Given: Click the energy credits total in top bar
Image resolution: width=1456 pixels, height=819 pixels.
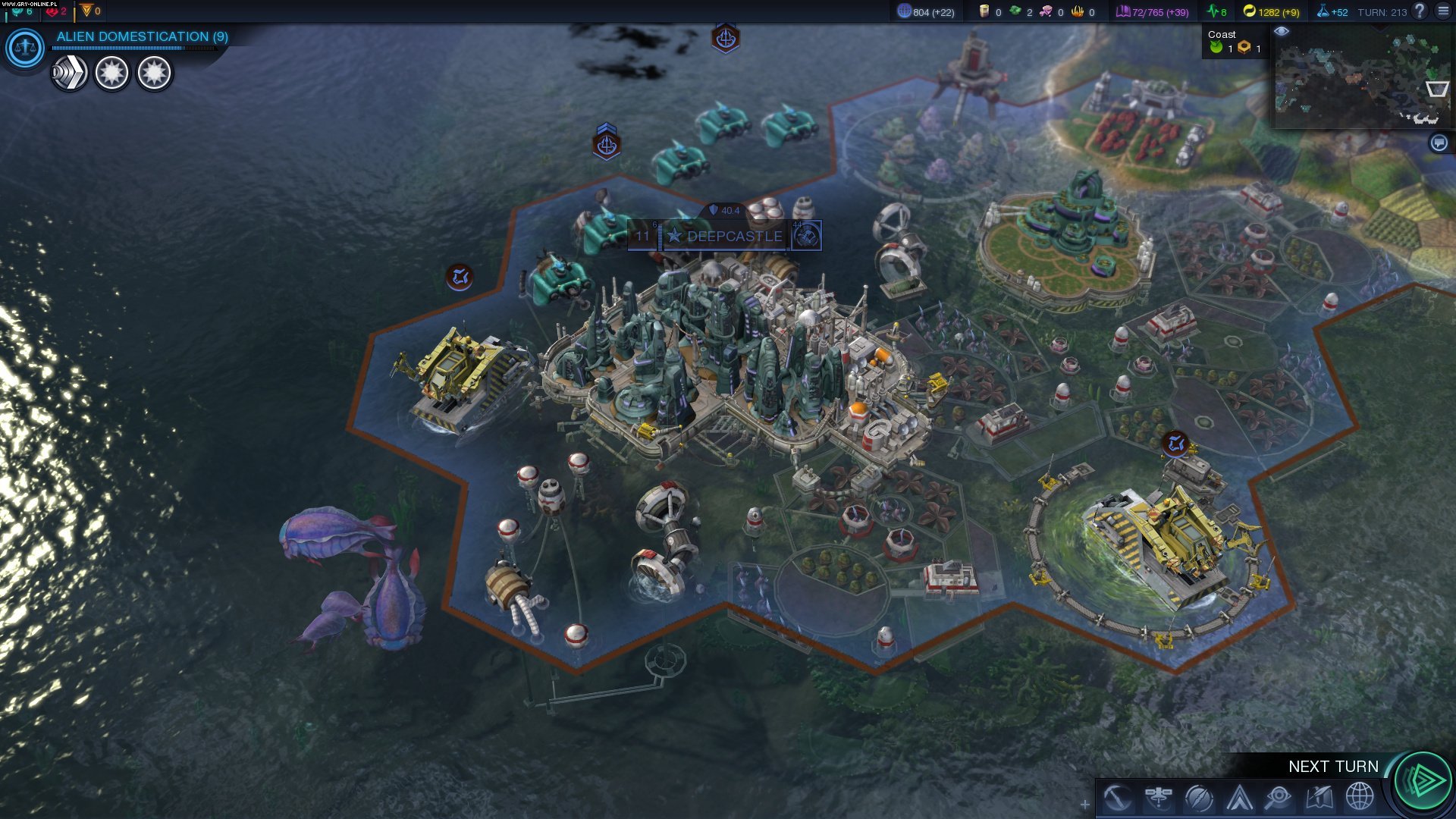Looking at the screenshot, I should (x=1271, y=12).
